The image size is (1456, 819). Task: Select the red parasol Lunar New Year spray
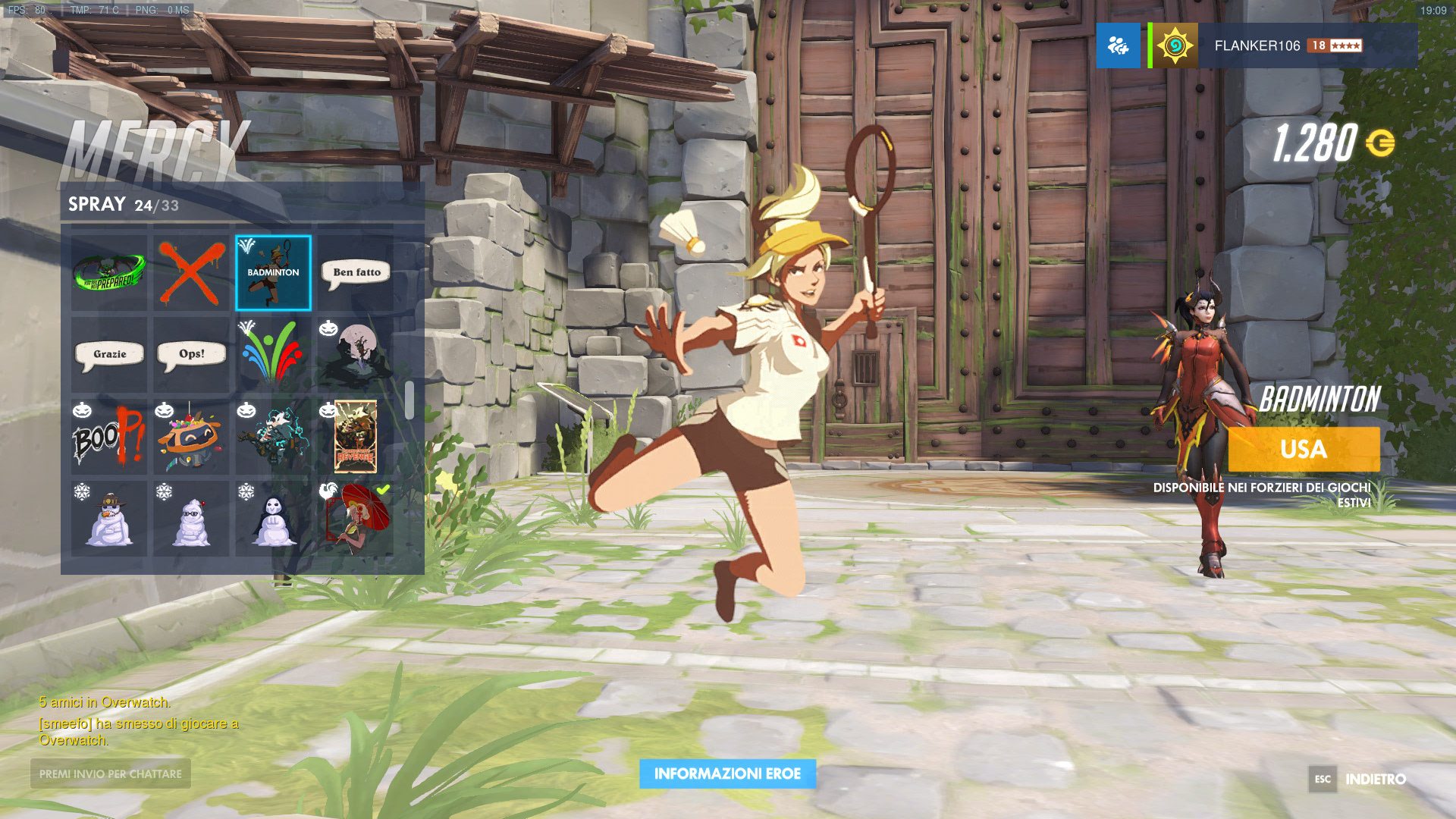tap(356, 519)
